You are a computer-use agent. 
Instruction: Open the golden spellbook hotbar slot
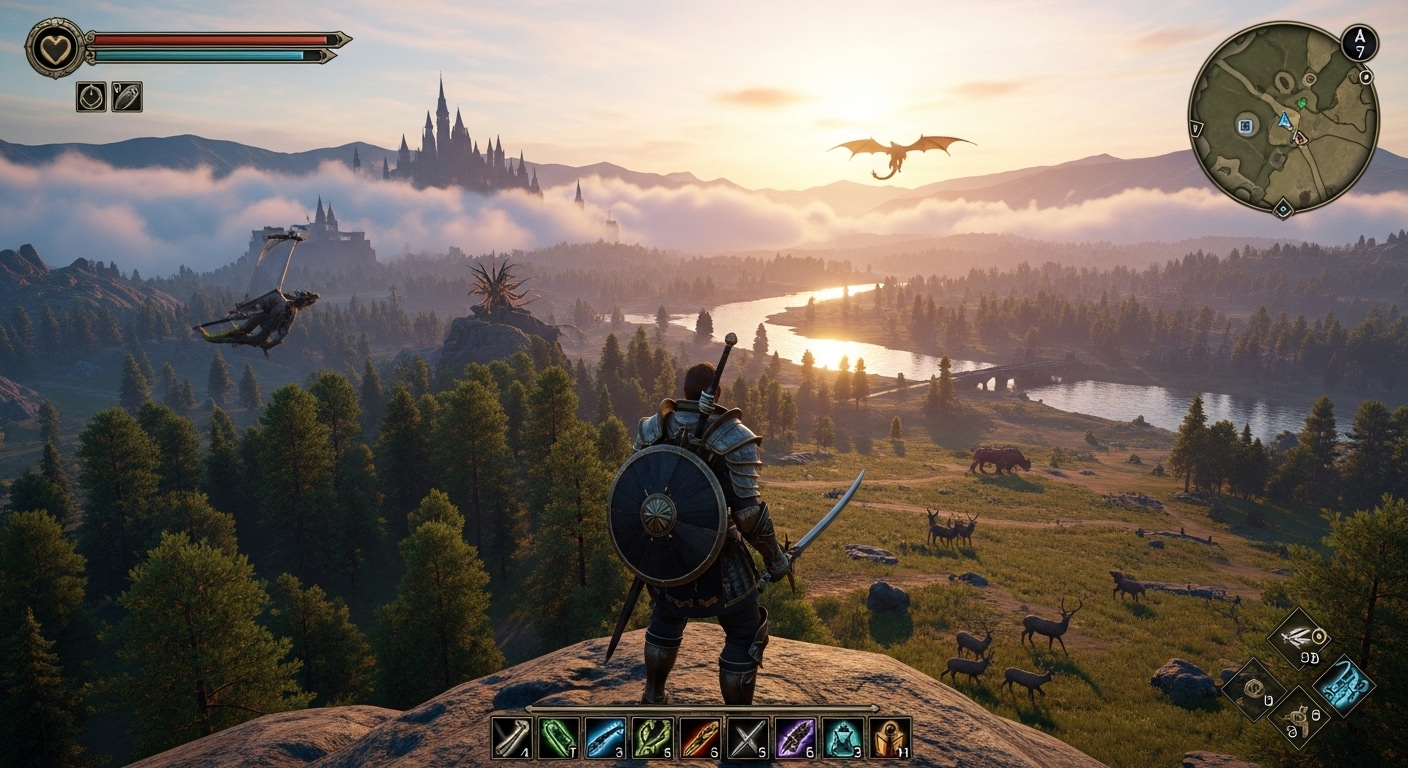890,738
